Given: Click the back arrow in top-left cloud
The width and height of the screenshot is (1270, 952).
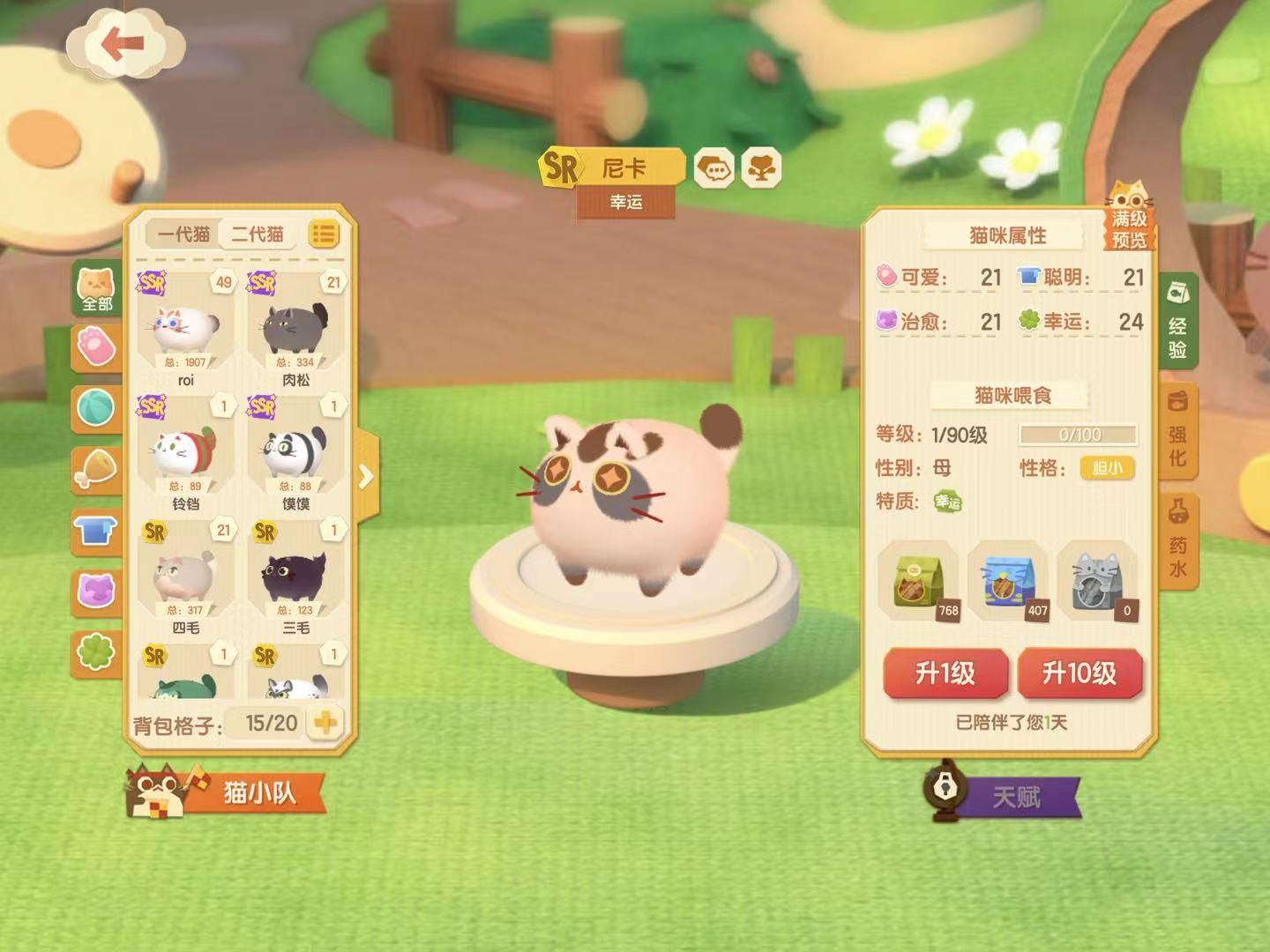Looking at the screenshot, I should [123, 41].
